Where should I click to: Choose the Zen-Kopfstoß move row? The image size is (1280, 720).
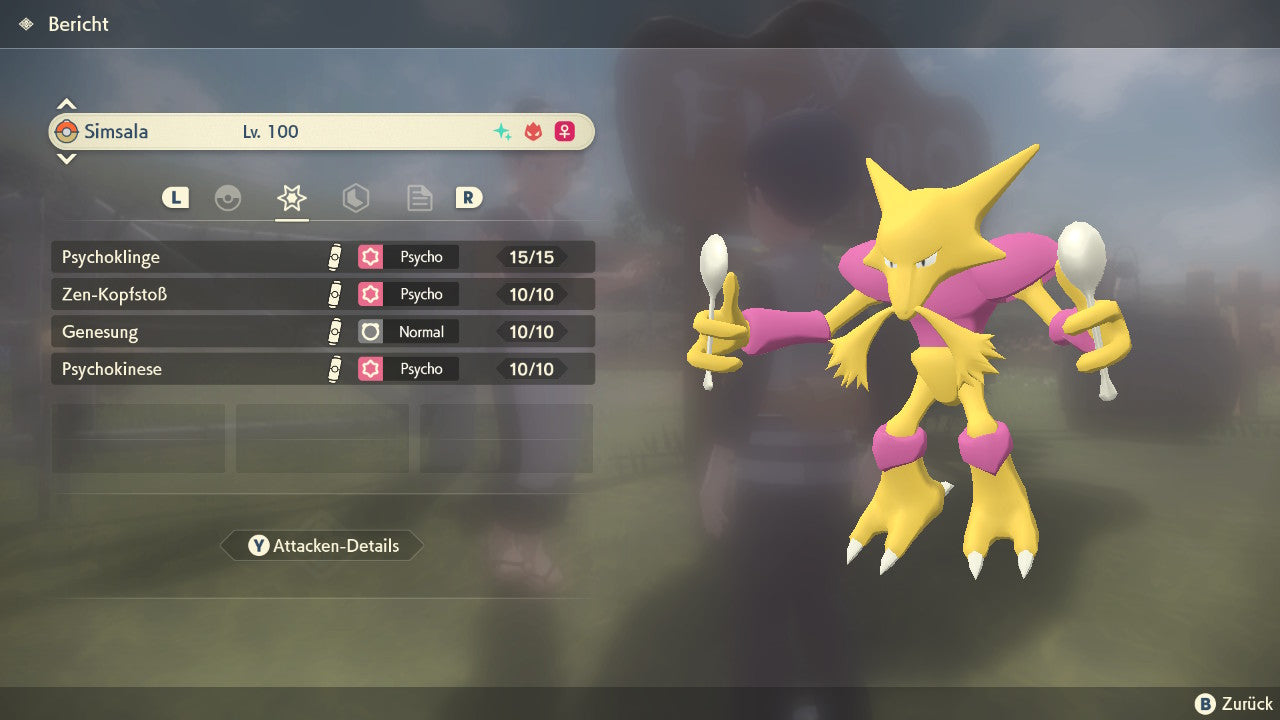click(x=322, y=294)
